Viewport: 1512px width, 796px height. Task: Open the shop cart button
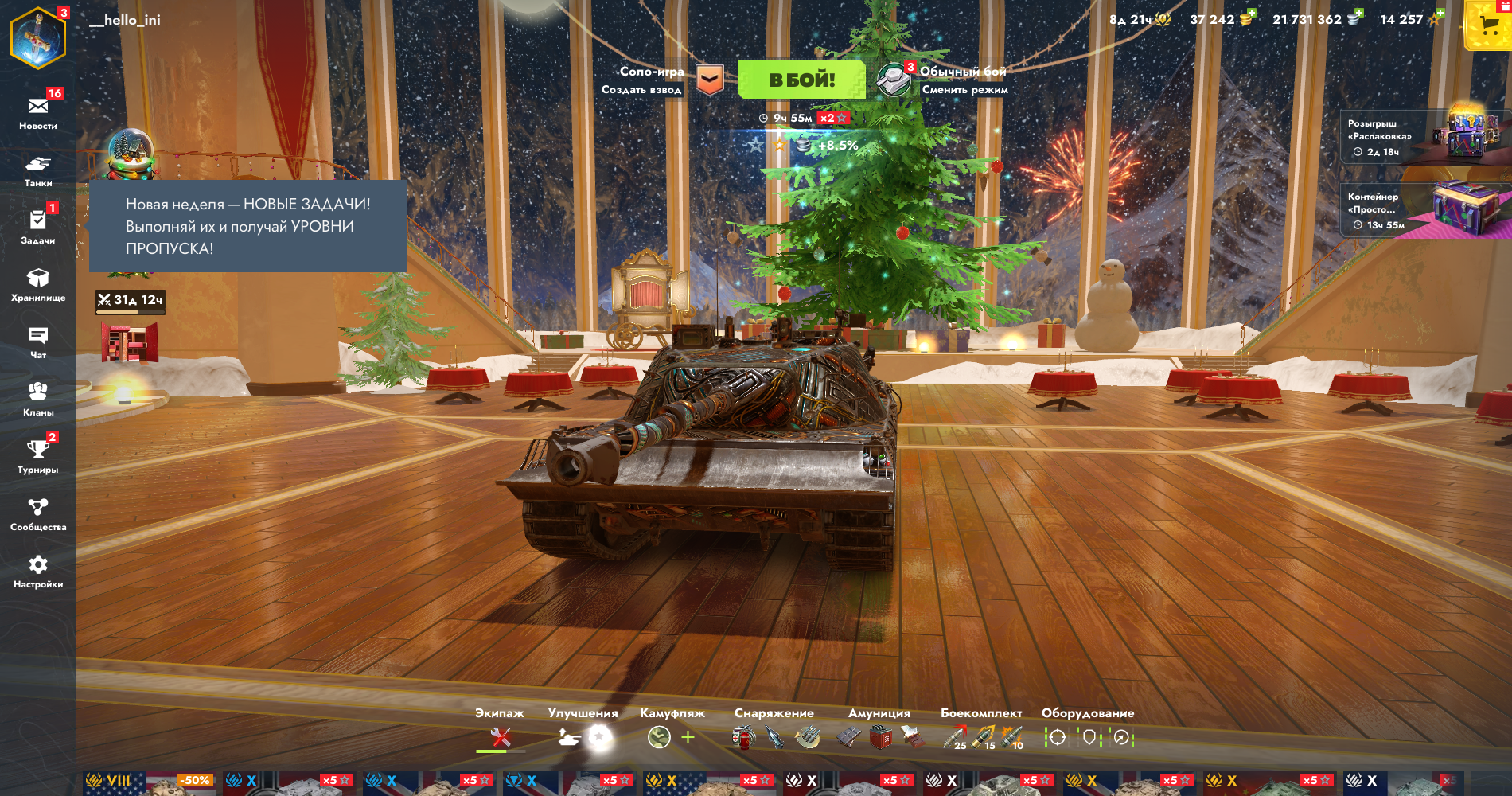coord(1489,26)
